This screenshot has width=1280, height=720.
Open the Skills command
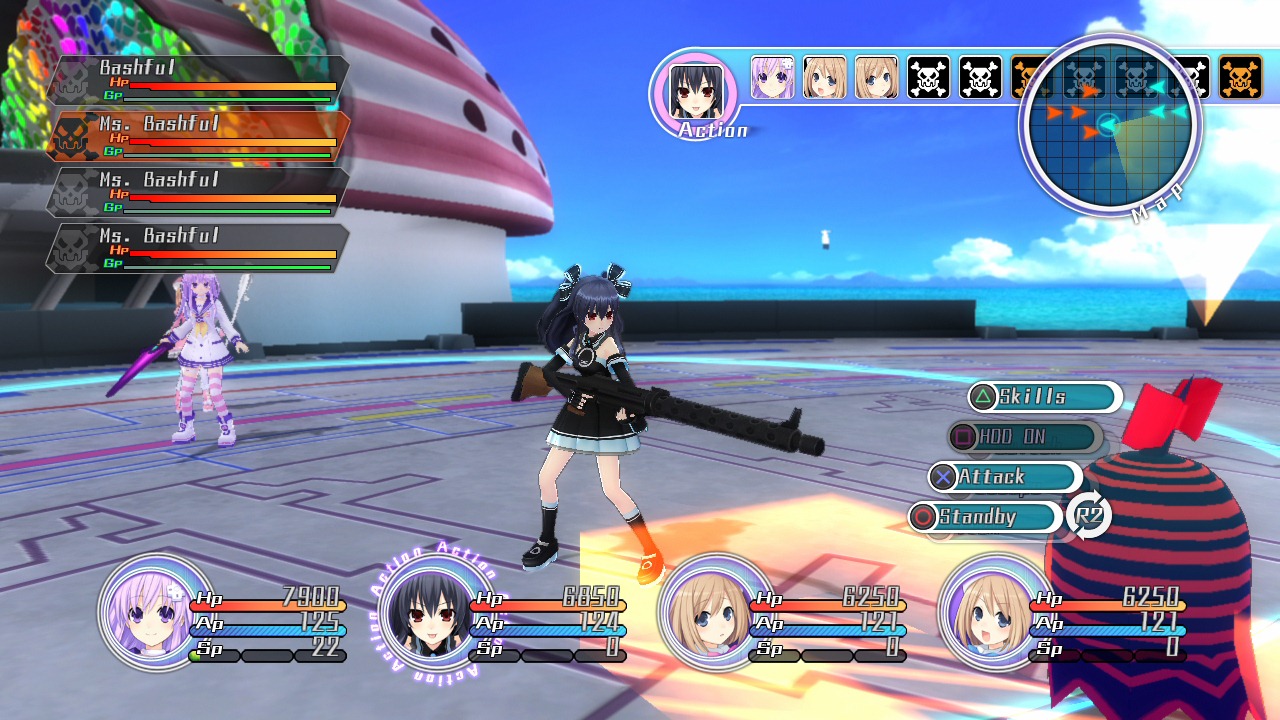(x=1043, y=397)
